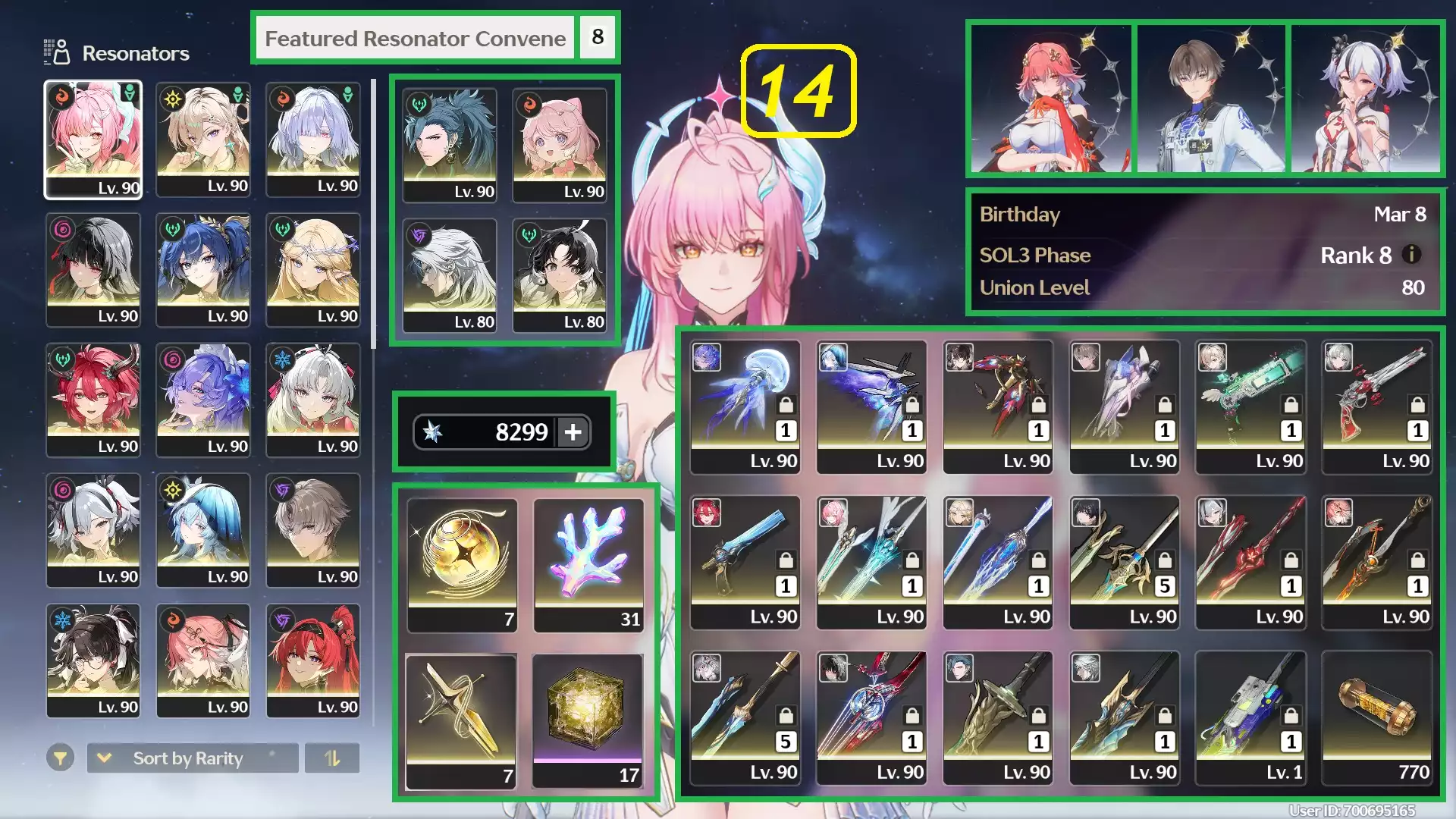1456x819 pixels.
Task: Select the pink cat-eared featured resonator
Action: point(560,145)
